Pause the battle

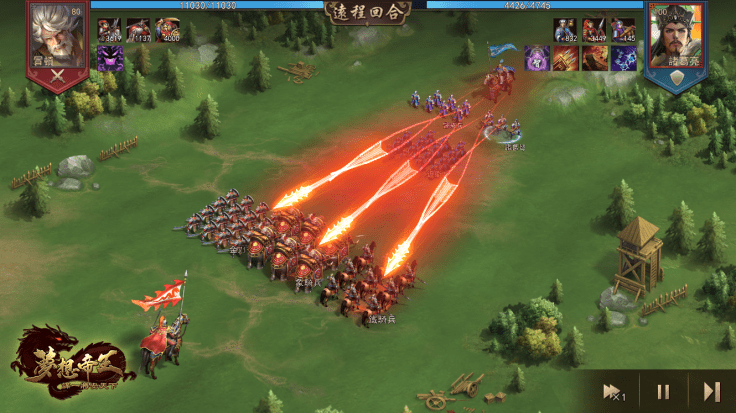point(661,391)
